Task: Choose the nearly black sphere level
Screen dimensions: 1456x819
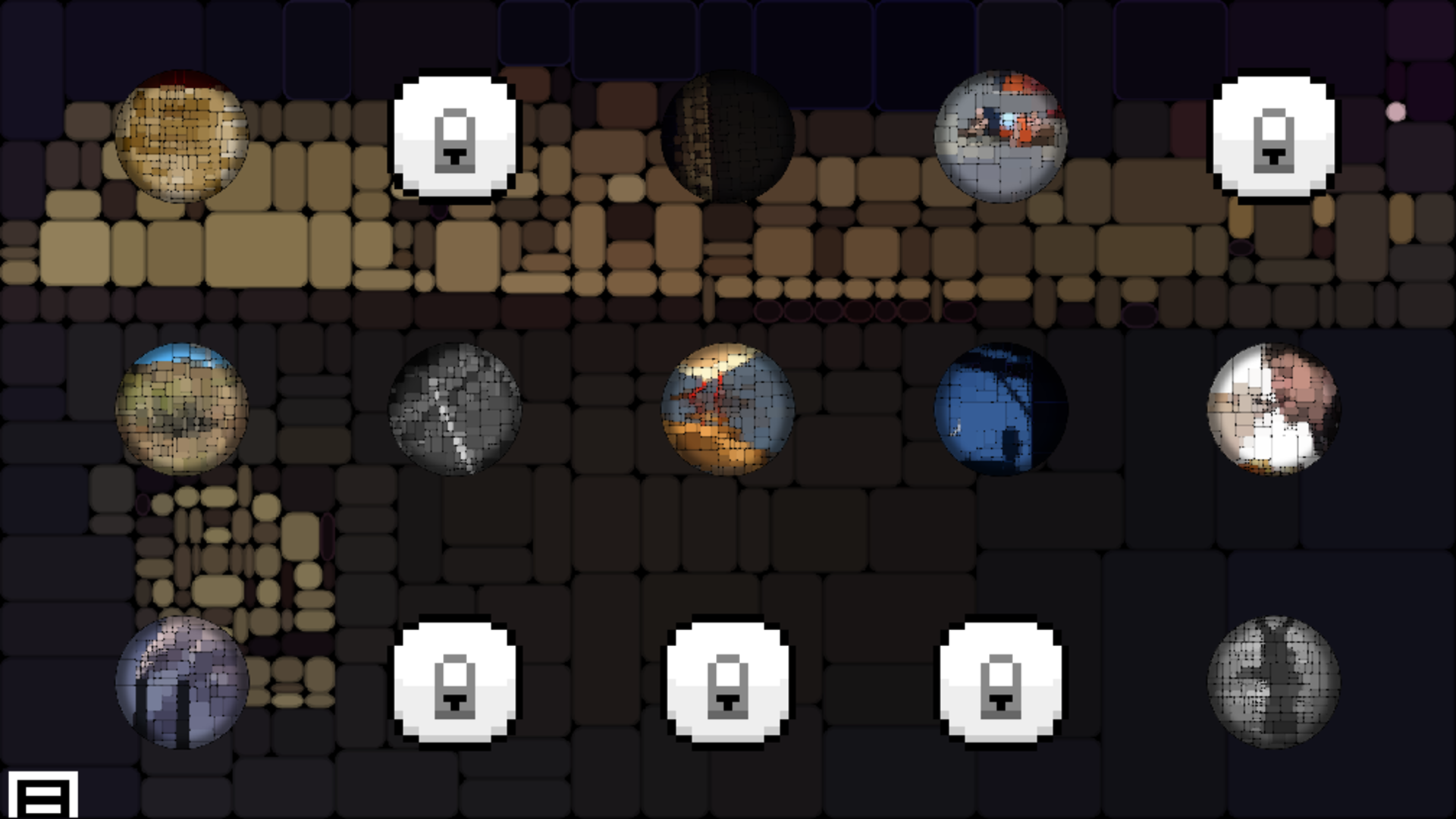Action: (x=728, y=136)
